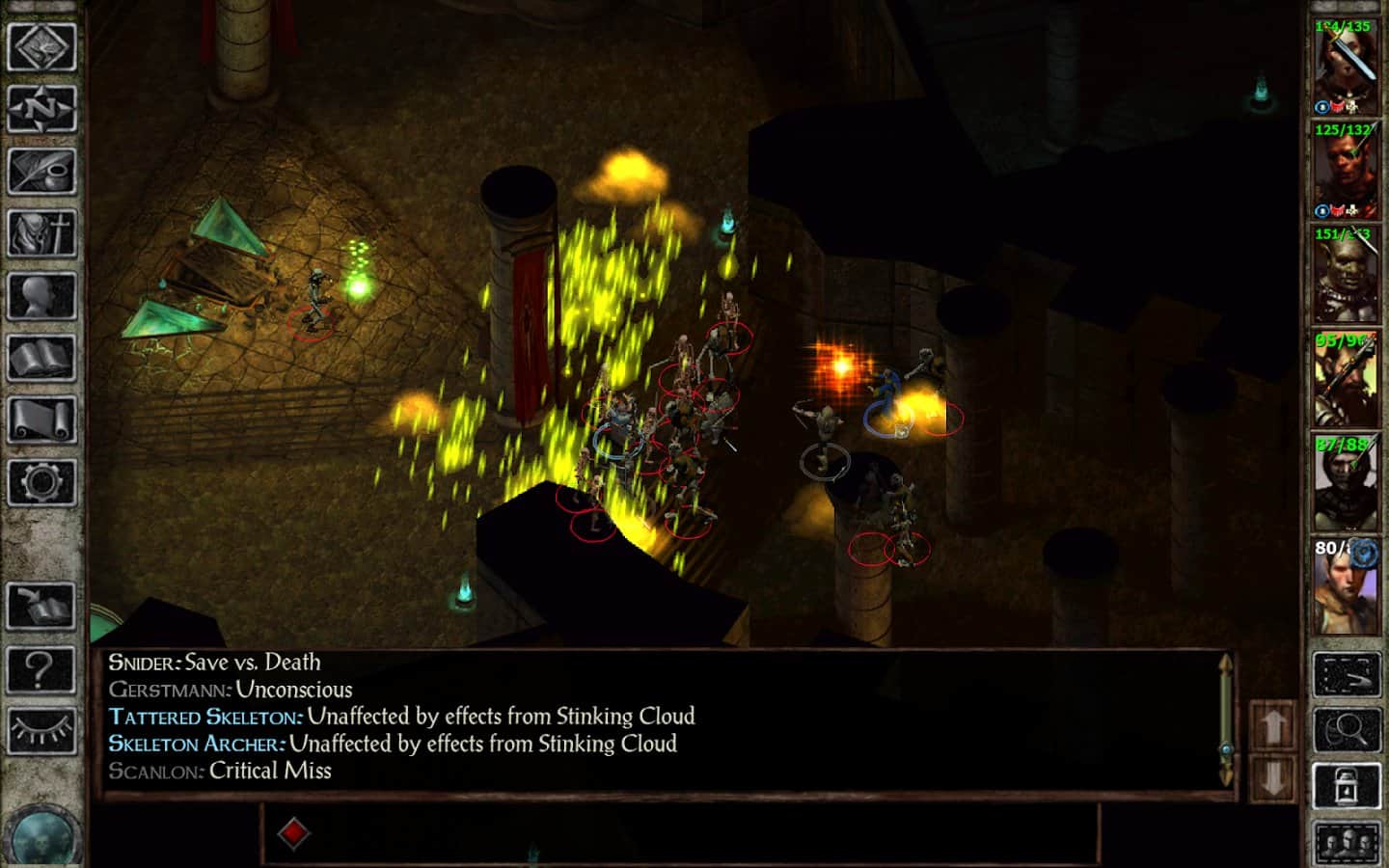Click the book with arrow button

41,606
